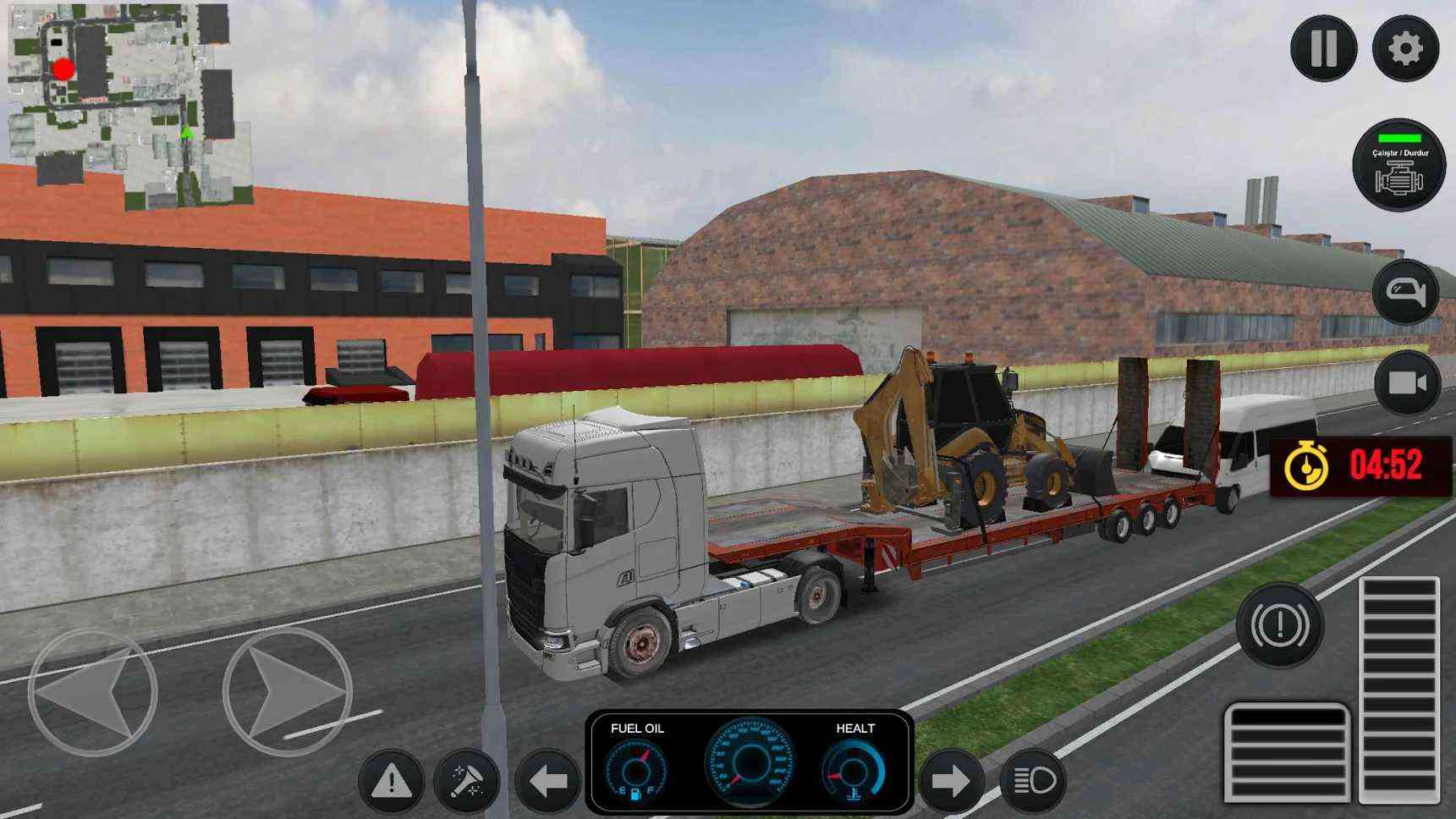Engage the parking brake button

(x=1279, y=626)
